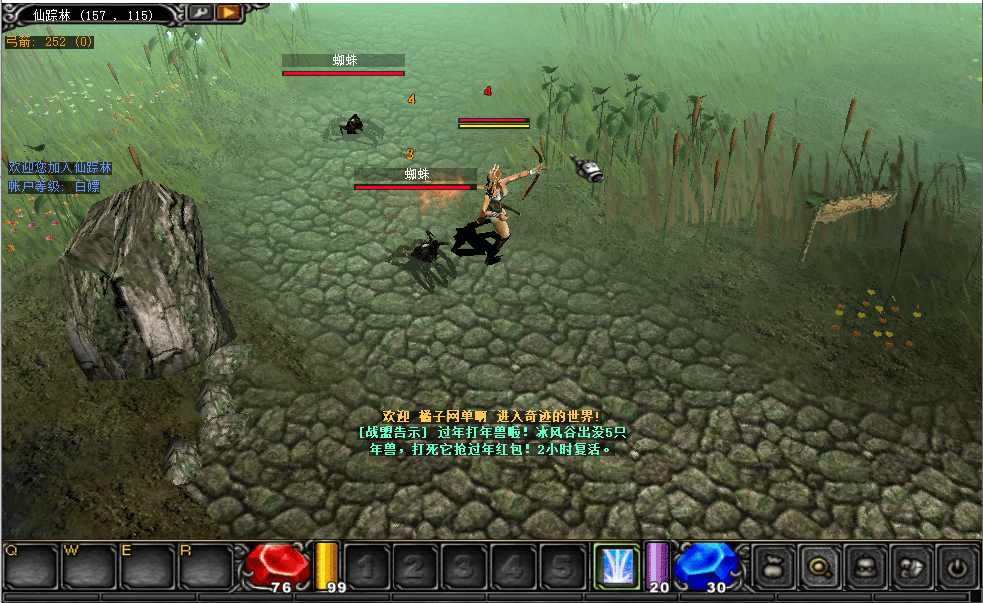Click the round ring-shaped menu icon

coord(820,567)
